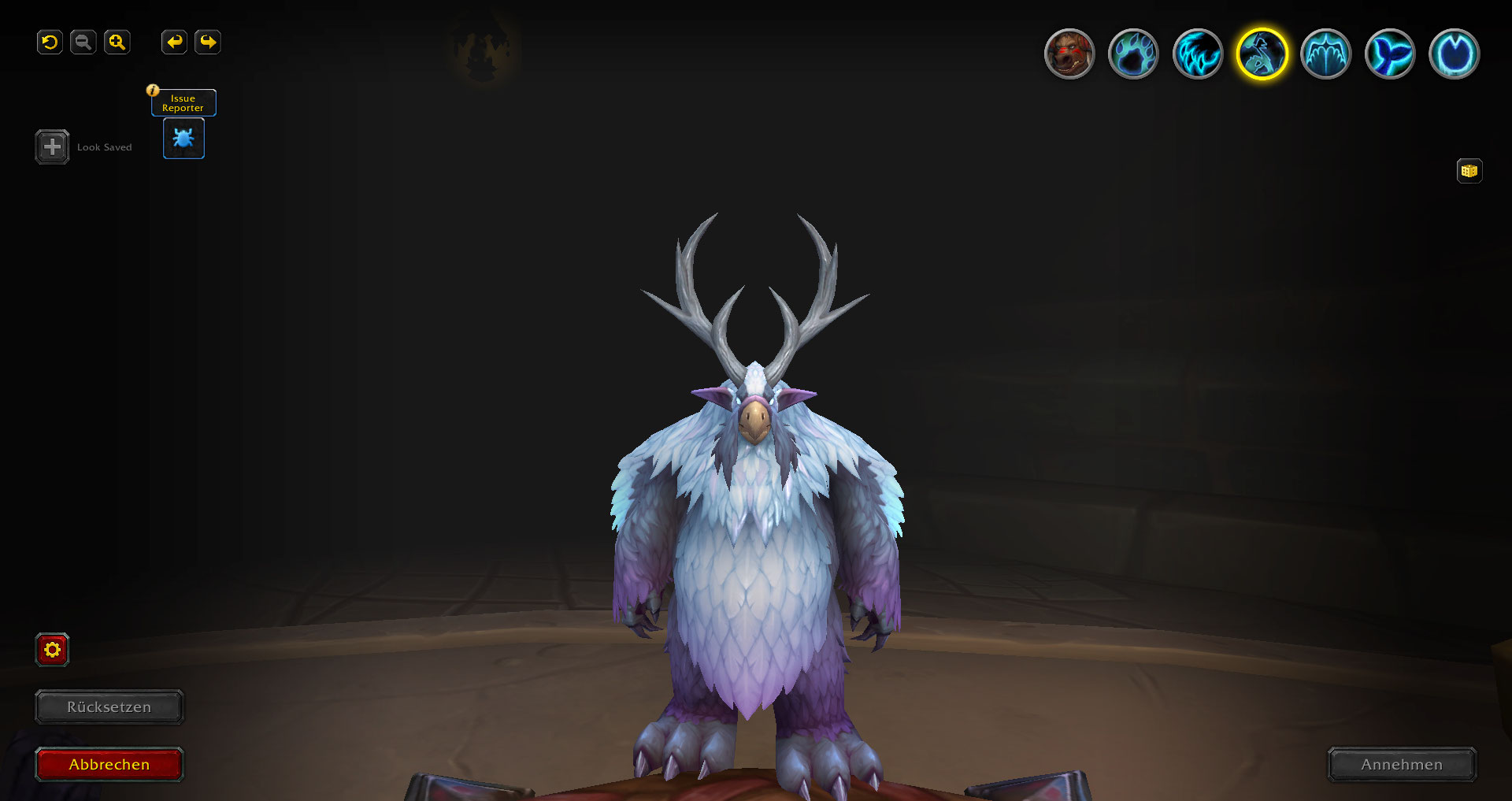1512x801 pixels.
Task: Rotate the character left with the arrow button
Action: click(174, 43)
